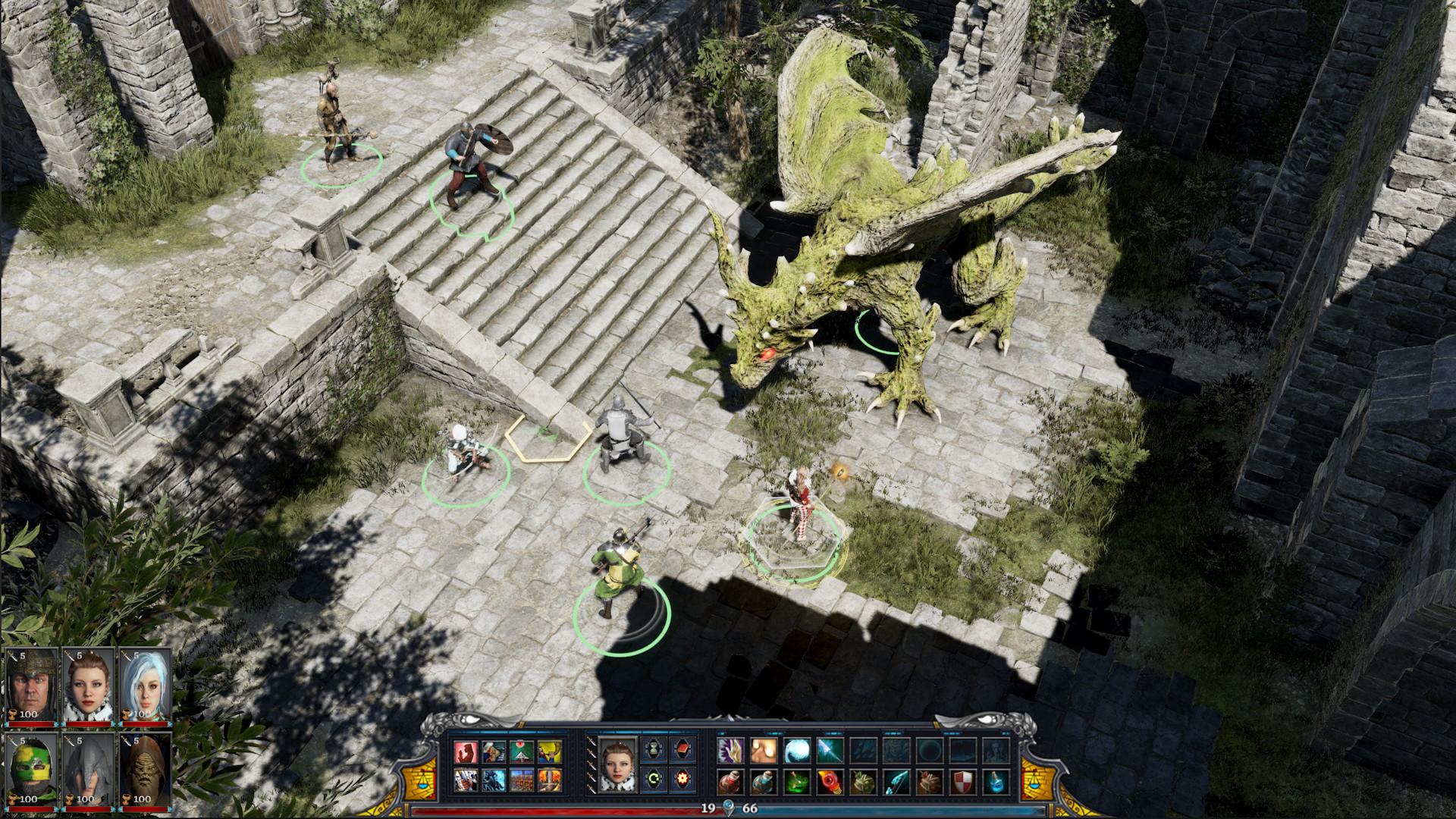Click the circular arrows flee icon
The image size is (1456, 819).
click(x=653, y=778)
